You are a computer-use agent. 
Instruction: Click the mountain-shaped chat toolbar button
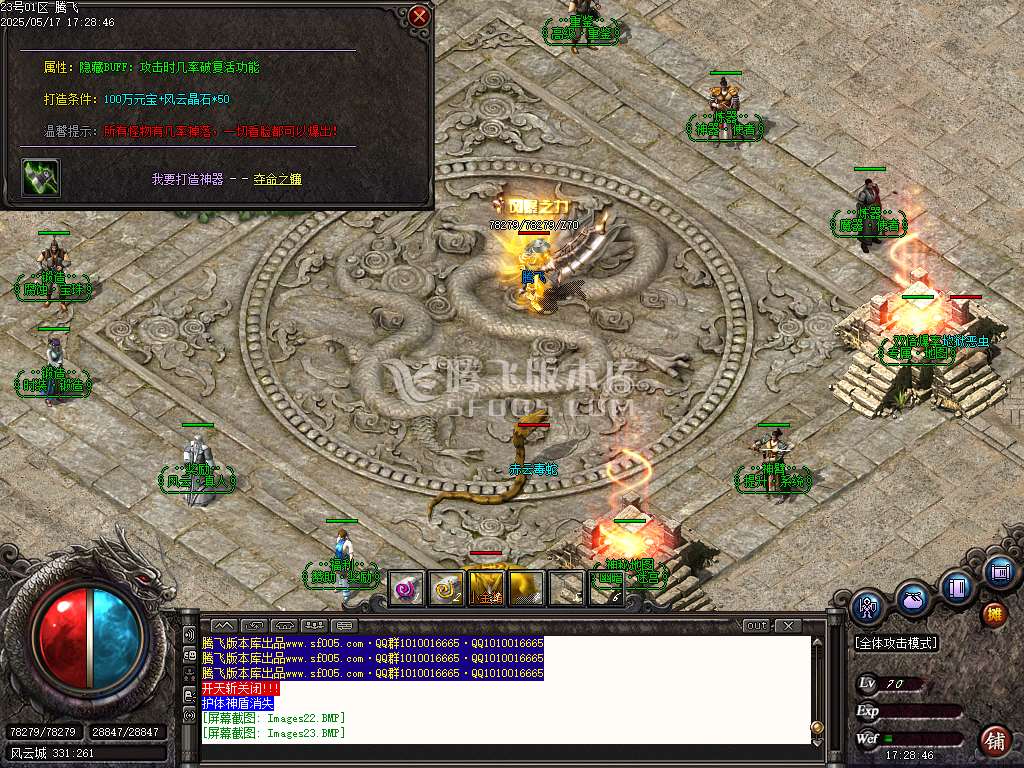[x=223, y=626]
